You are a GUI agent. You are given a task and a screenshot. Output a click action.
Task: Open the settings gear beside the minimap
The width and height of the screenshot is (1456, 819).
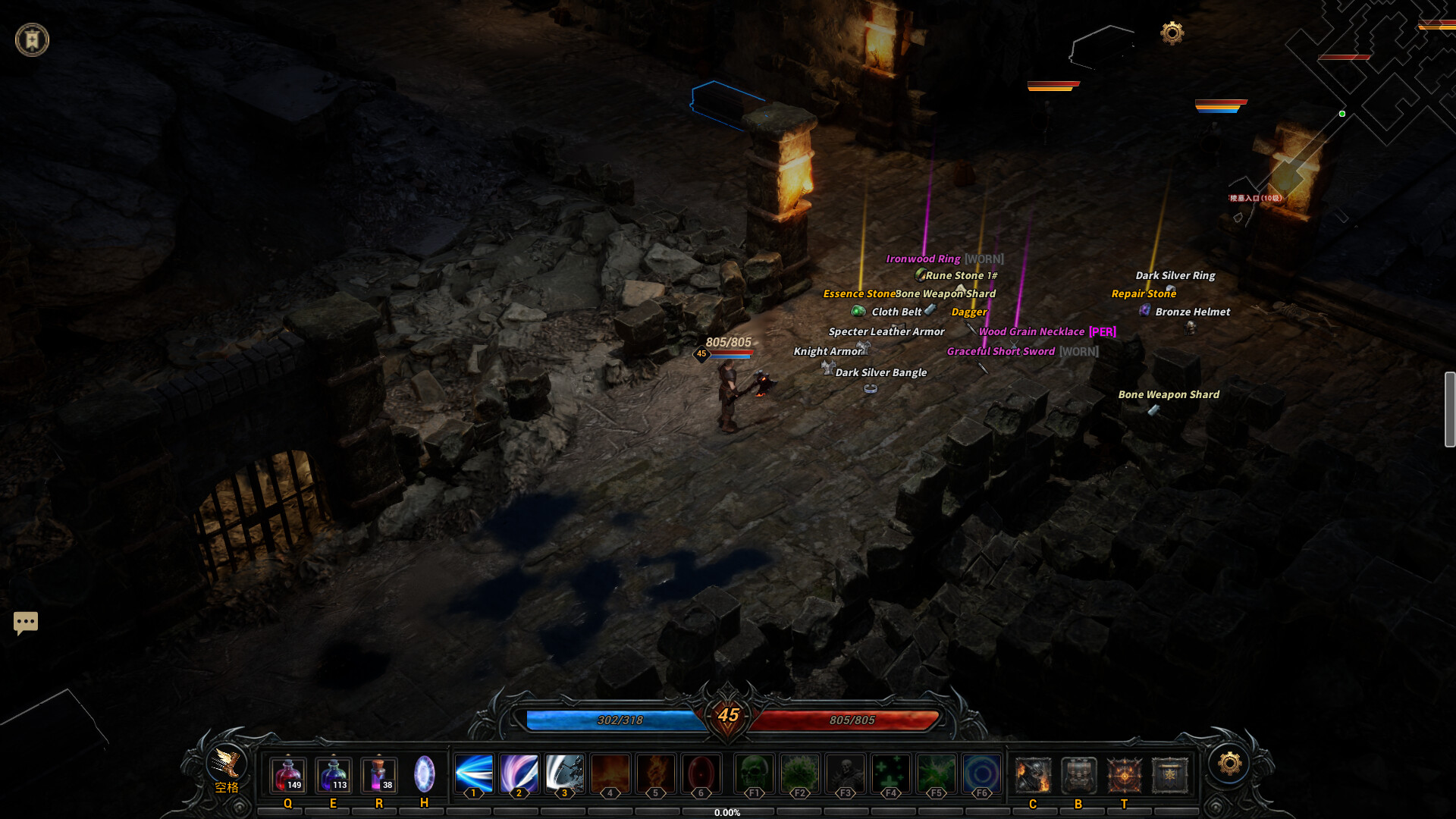(1172, 33)
